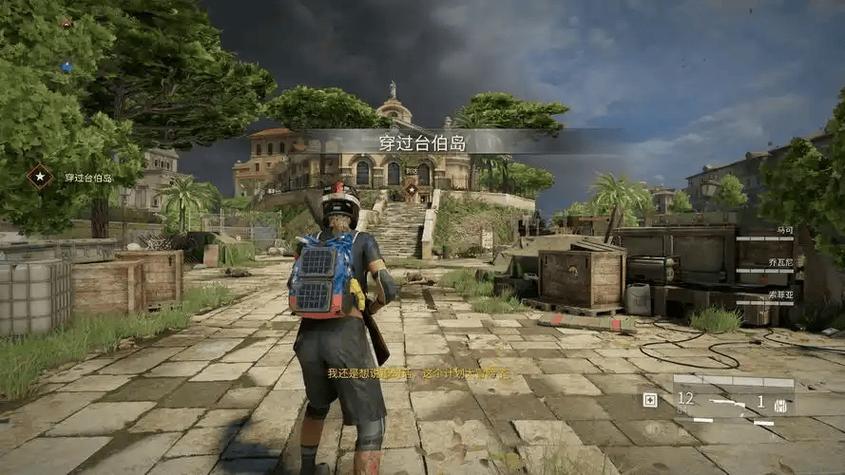Click the blue marker icon in the top-left HUD
Viewport: 845px width, 475px height.
(66, 68)
